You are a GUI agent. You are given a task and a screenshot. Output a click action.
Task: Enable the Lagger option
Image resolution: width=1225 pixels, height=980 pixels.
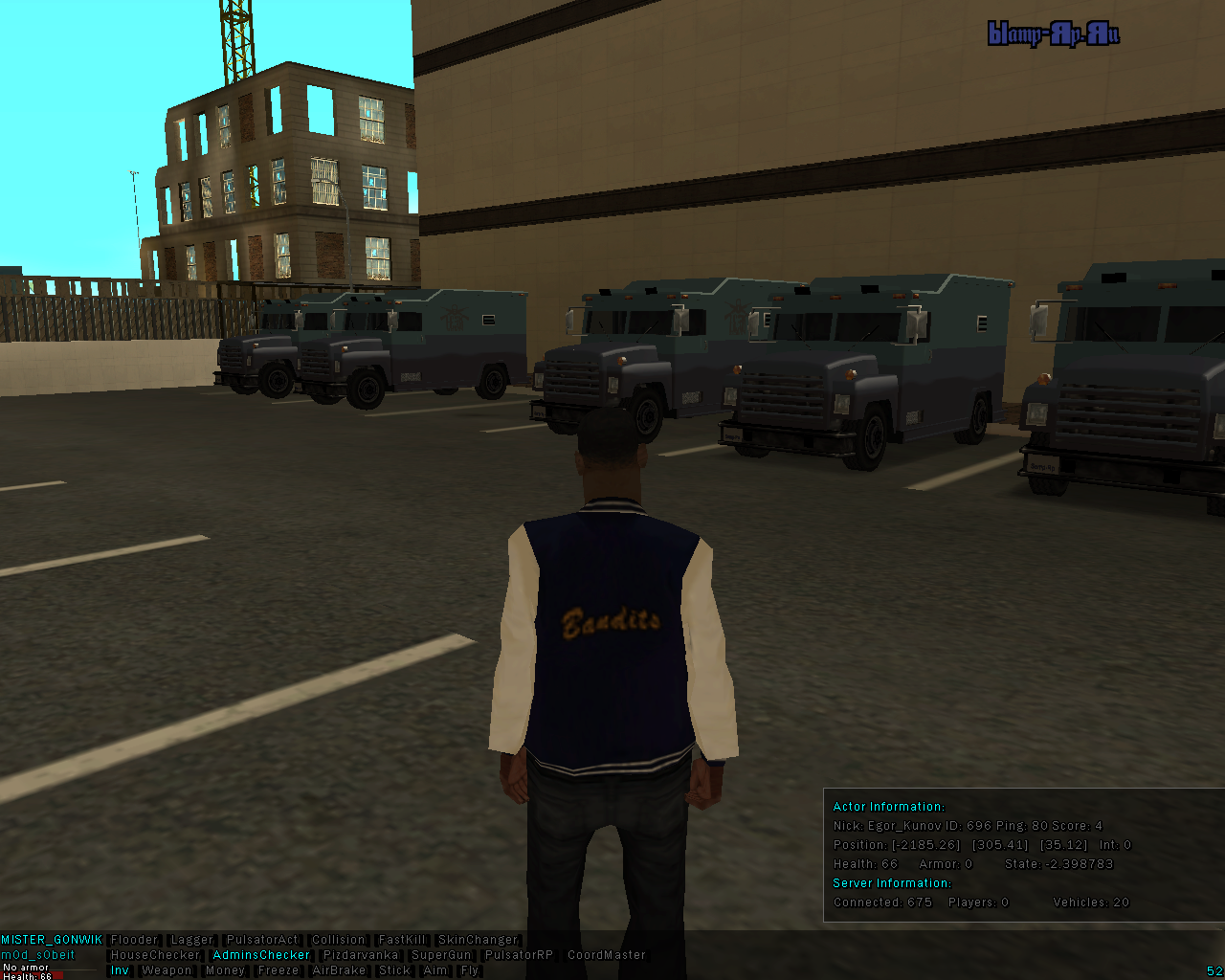(191, 940)
